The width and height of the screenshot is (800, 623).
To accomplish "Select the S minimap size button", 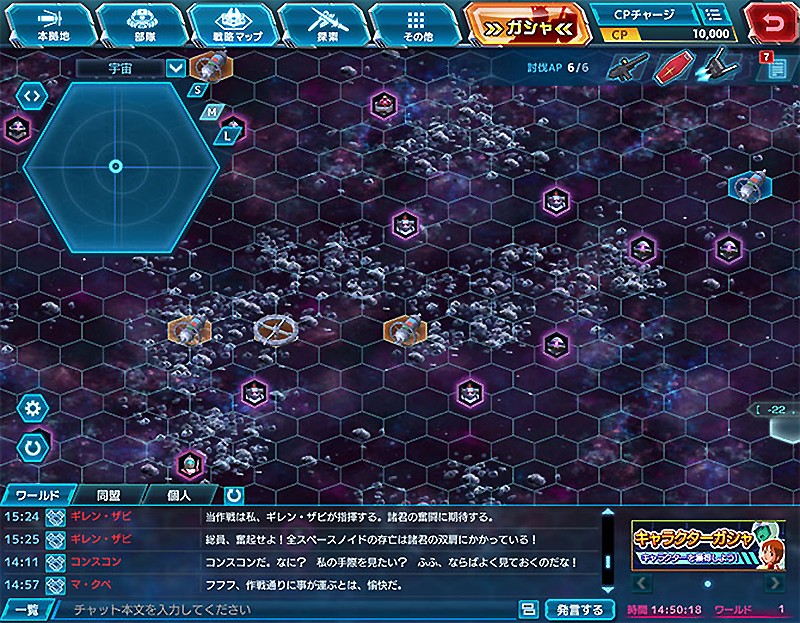I will (198, 89).
